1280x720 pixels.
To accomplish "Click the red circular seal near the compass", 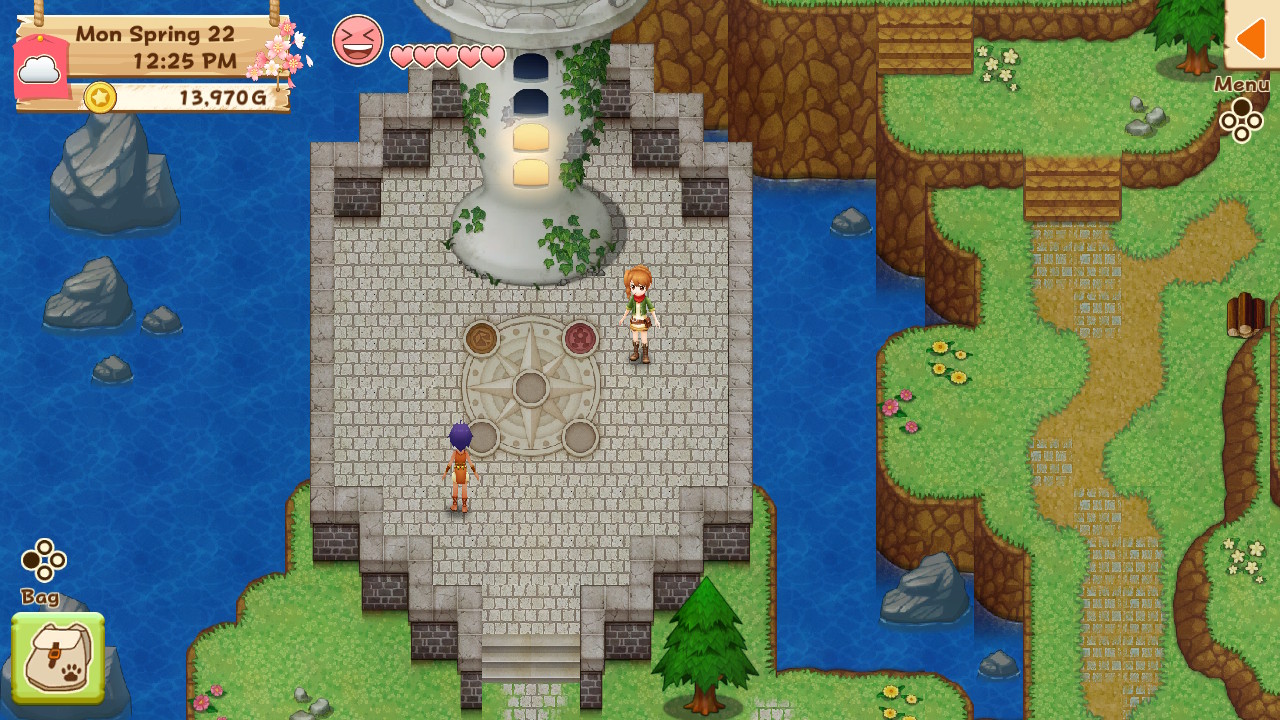I will 578,337.
